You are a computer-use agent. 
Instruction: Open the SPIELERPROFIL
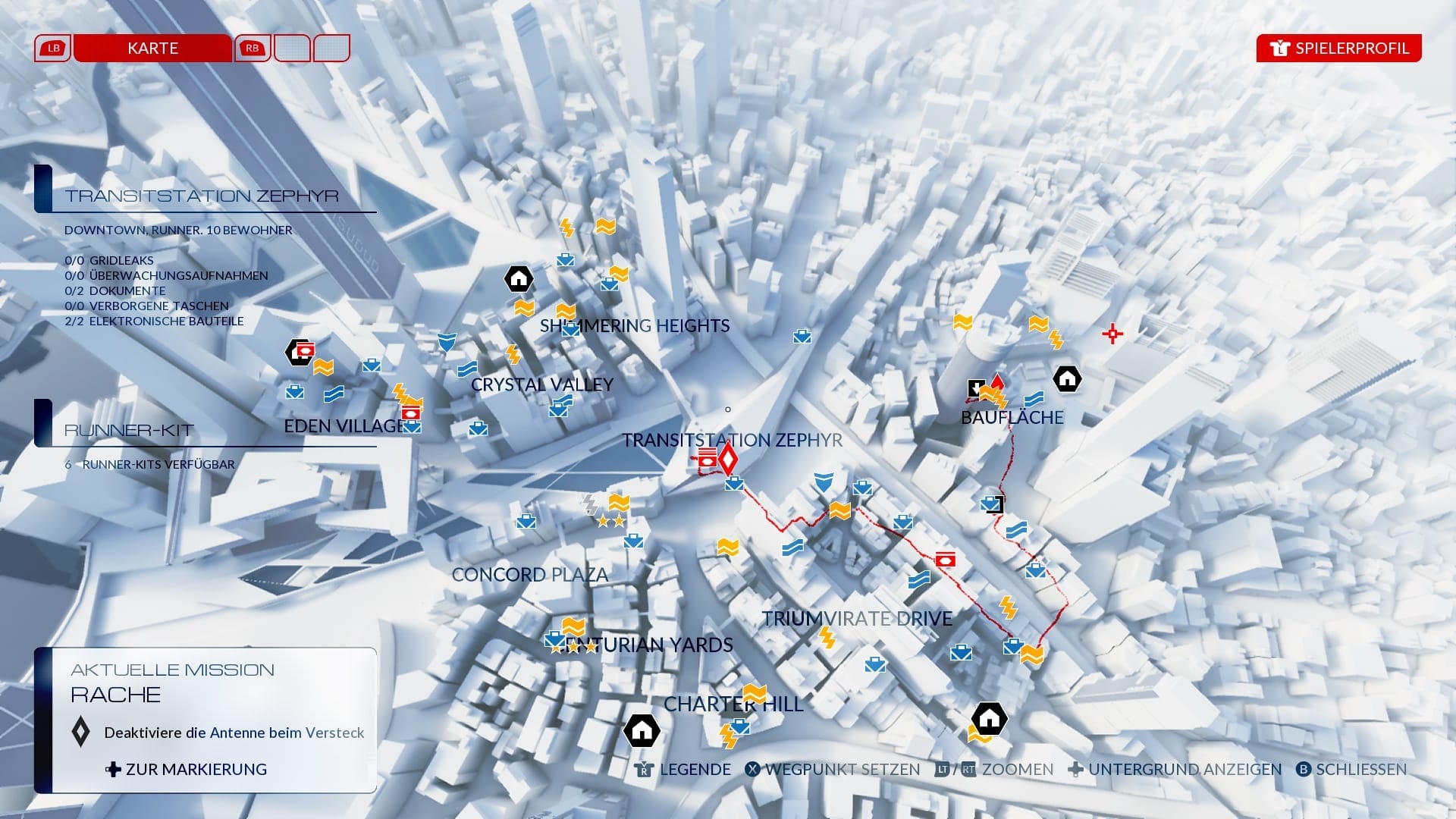point(1338,48)
